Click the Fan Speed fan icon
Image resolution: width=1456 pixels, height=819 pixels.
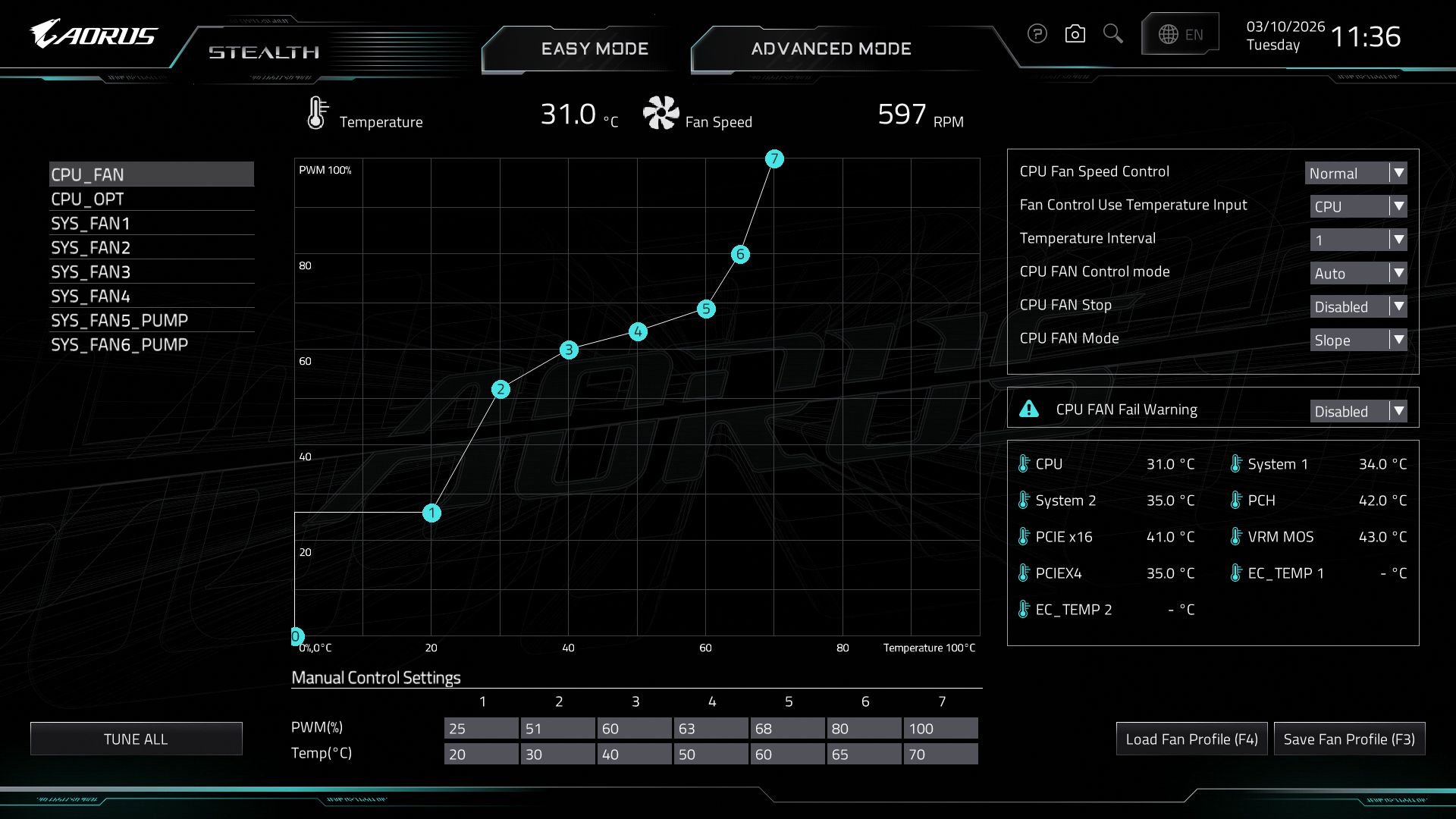pyautogui.click(x=661, y=114)
